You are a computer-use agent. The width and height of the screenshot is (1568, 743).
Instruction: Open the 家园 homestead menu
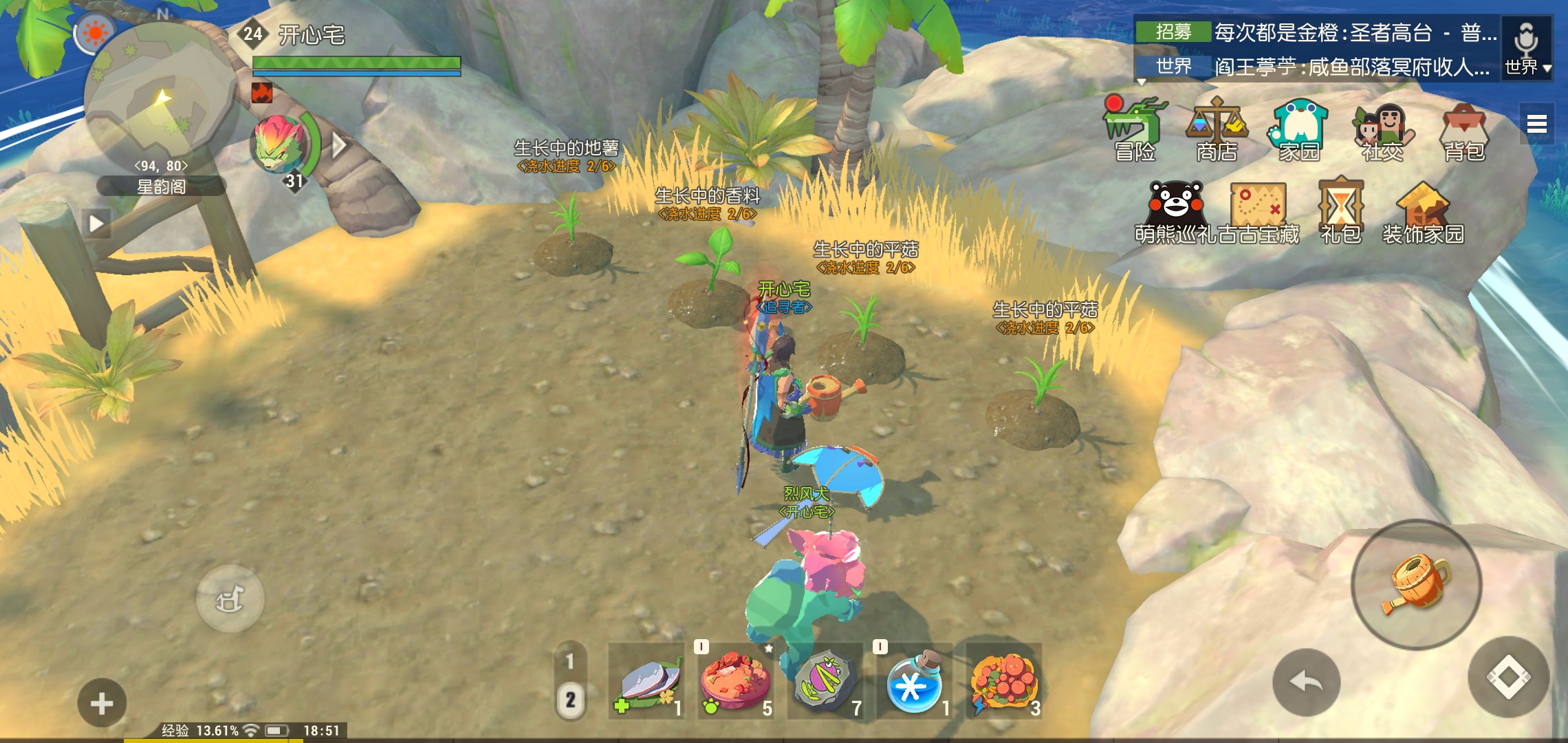(1299, 131)
